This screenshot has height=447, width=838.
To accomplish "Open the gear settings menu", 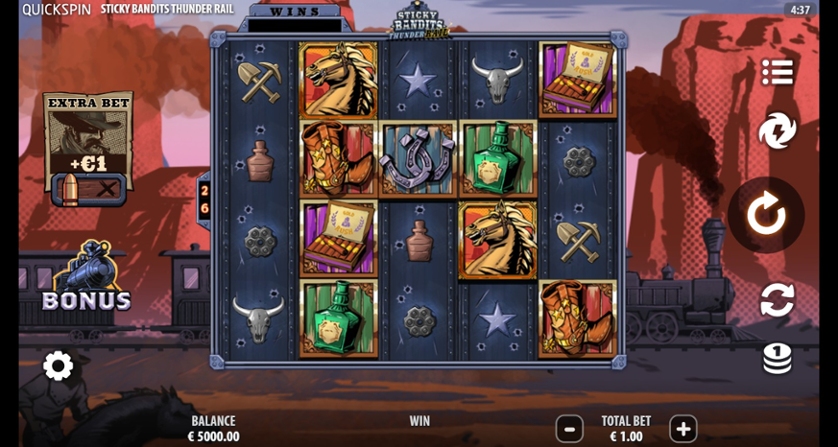I will [58, 366].
